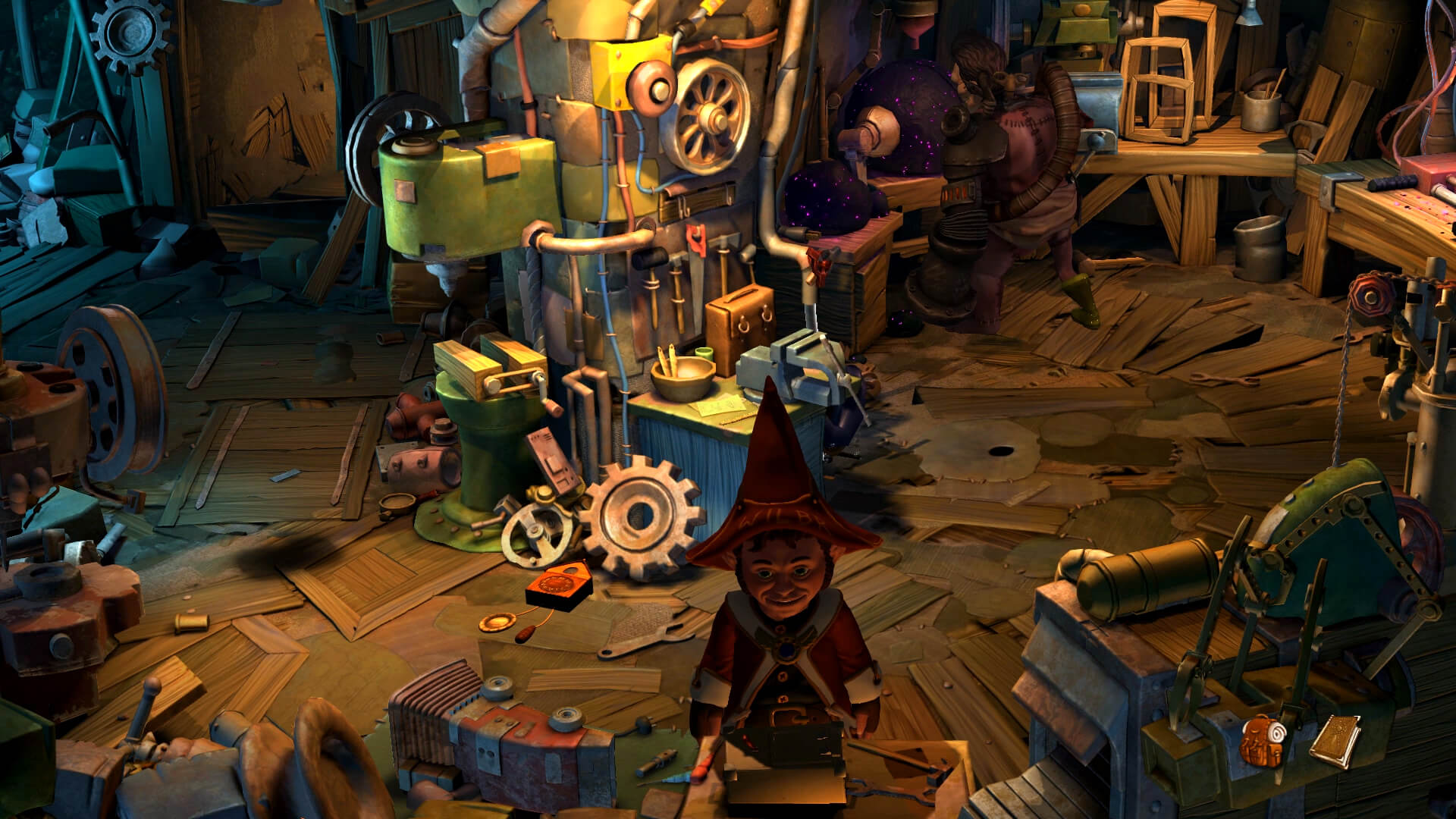Open the backpack inventory icon
The width and height of the screenshot is (1456, 819).
(x=1263, y=739)
